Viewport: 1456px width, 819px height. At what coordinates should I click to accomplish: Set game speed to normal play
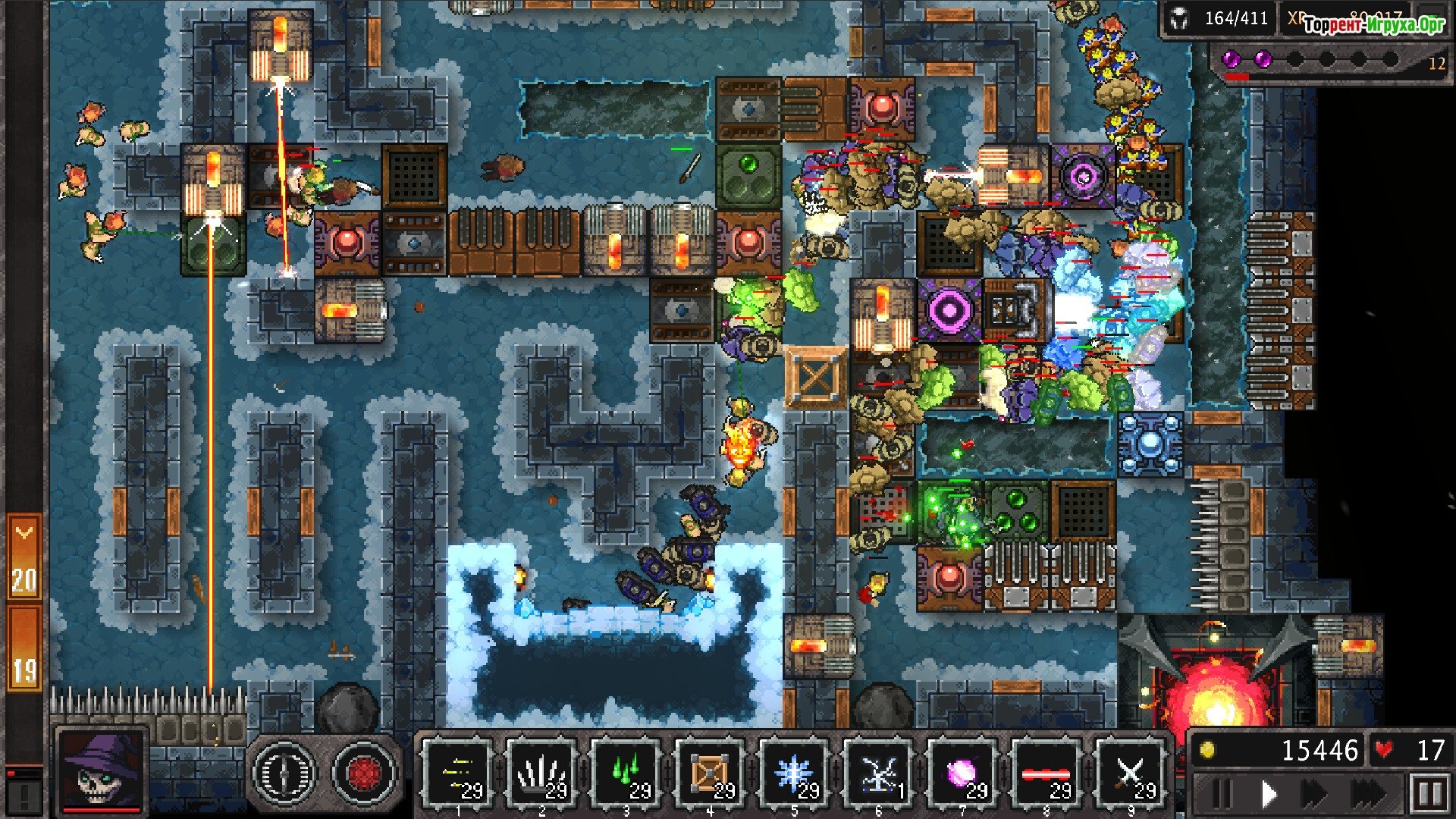point(1269,795)
